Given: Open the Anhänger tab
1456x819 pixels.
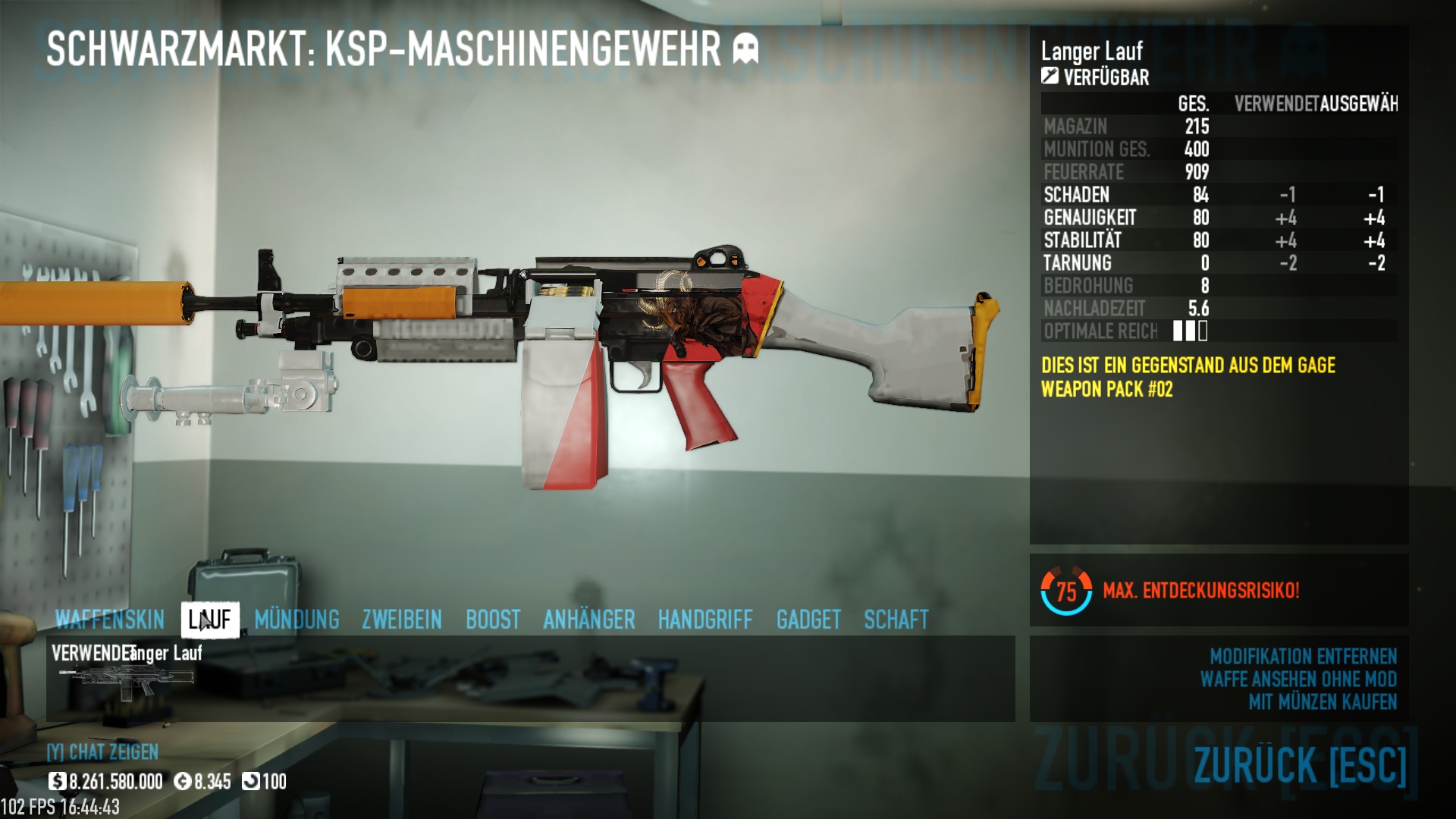Looking at the screenshot, I should pyautogui.click(x=588, y=620).
